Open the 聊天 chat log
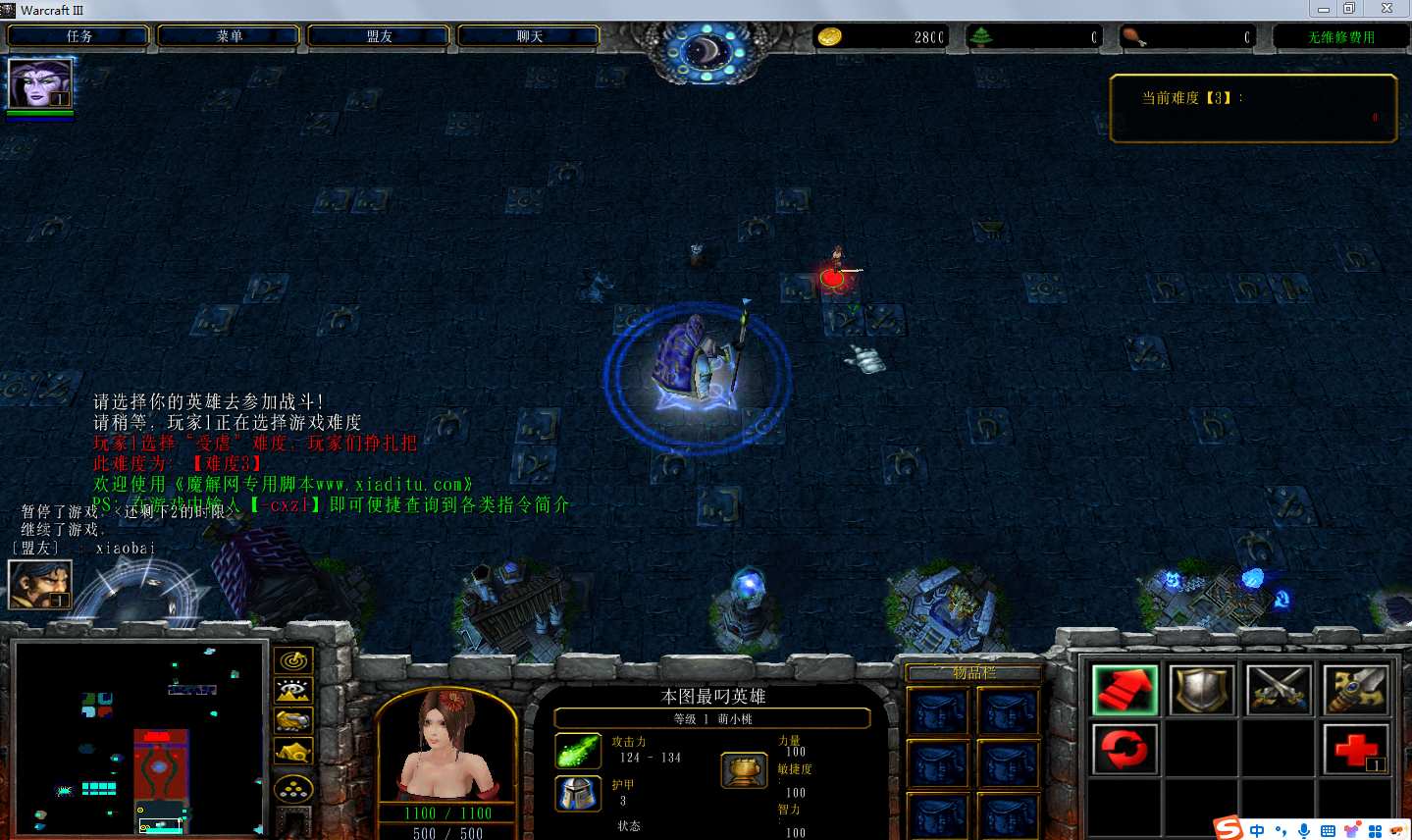This screenshot has height=840, width=1412. tap(529, 36)
